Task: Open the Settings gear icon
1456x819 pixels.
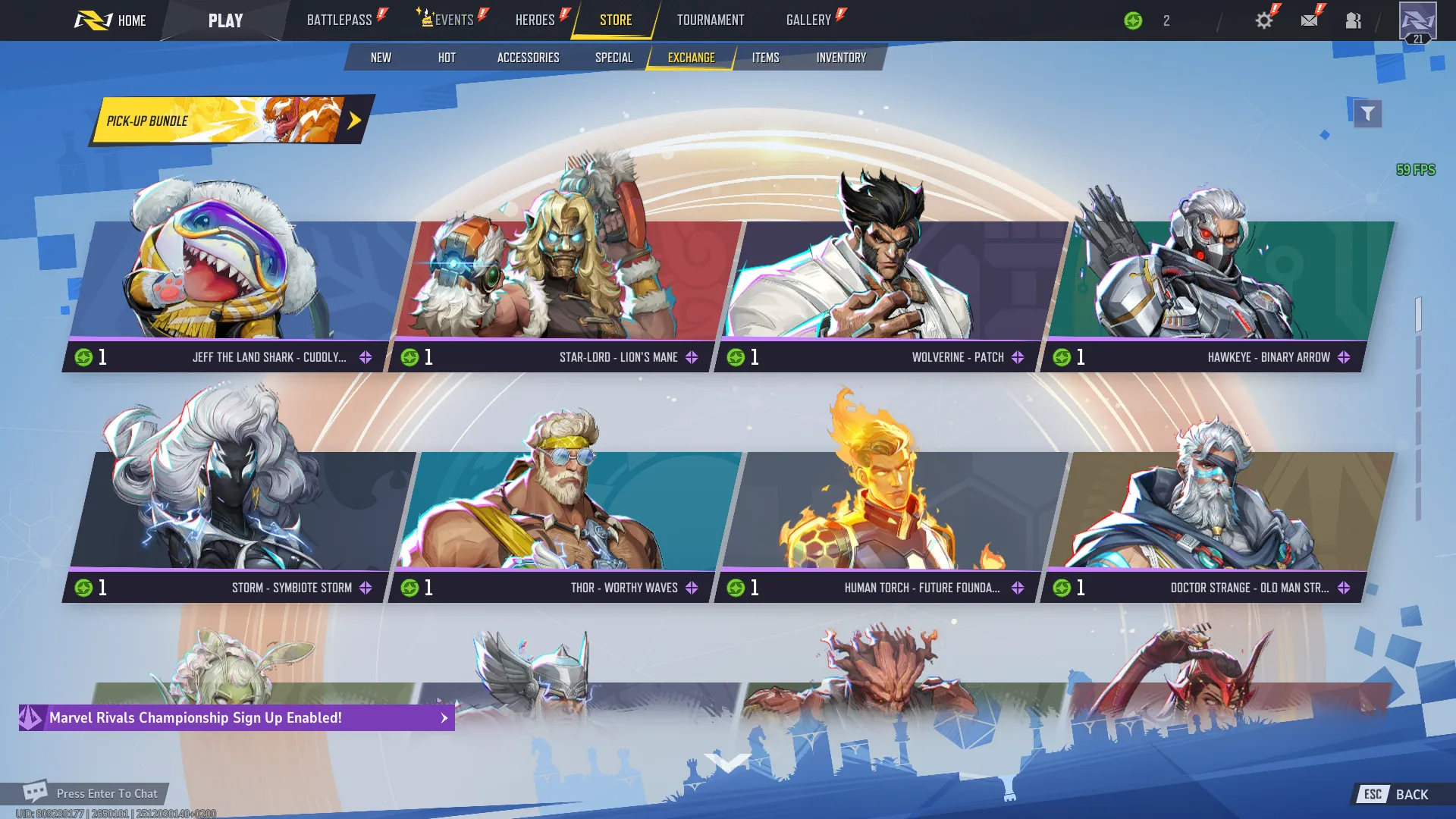Action: pos(1263,20)
